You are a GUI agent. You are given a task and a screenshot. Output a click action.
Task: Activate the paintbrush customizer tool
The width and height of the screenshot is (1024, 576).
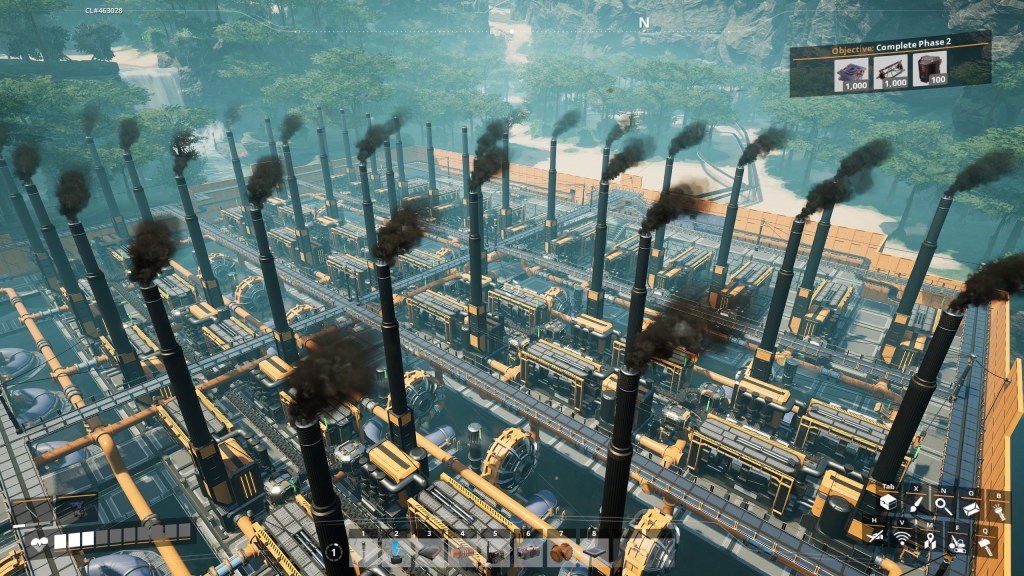click(x=916, y=506)
